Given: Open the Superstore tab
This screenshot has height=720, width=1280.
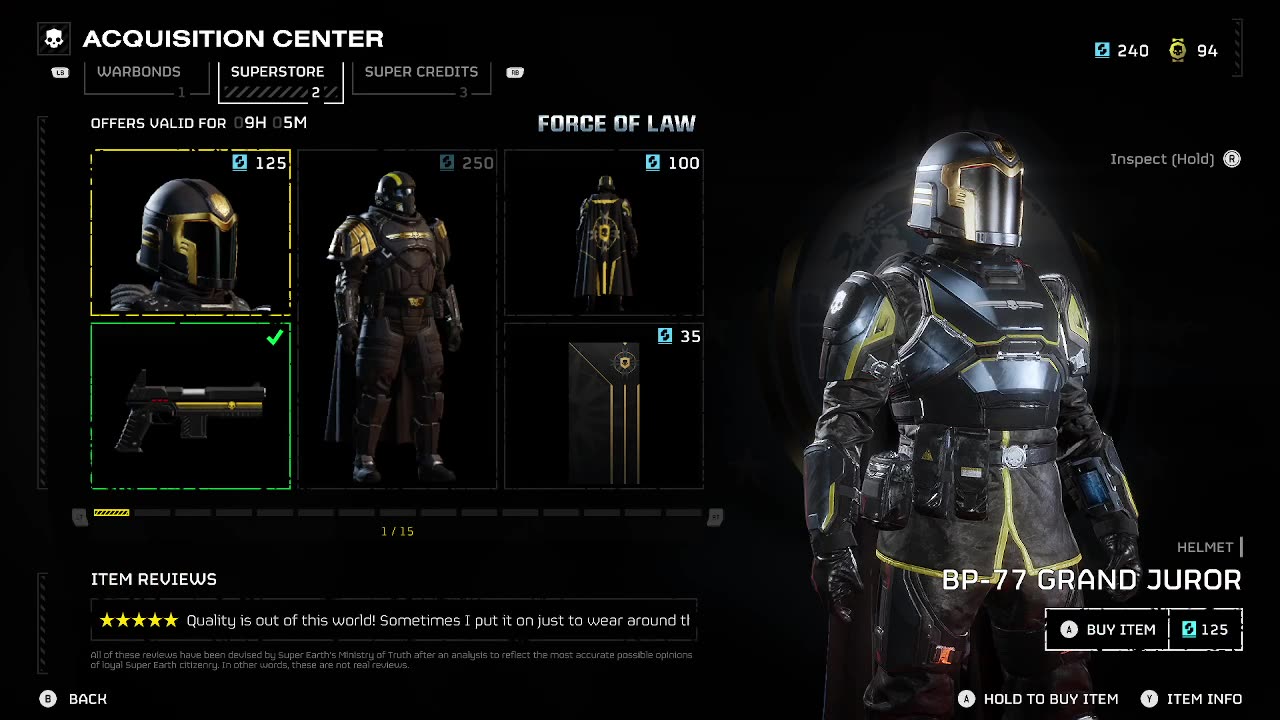Looking at the screenshot, I should (x=278, y=73).
